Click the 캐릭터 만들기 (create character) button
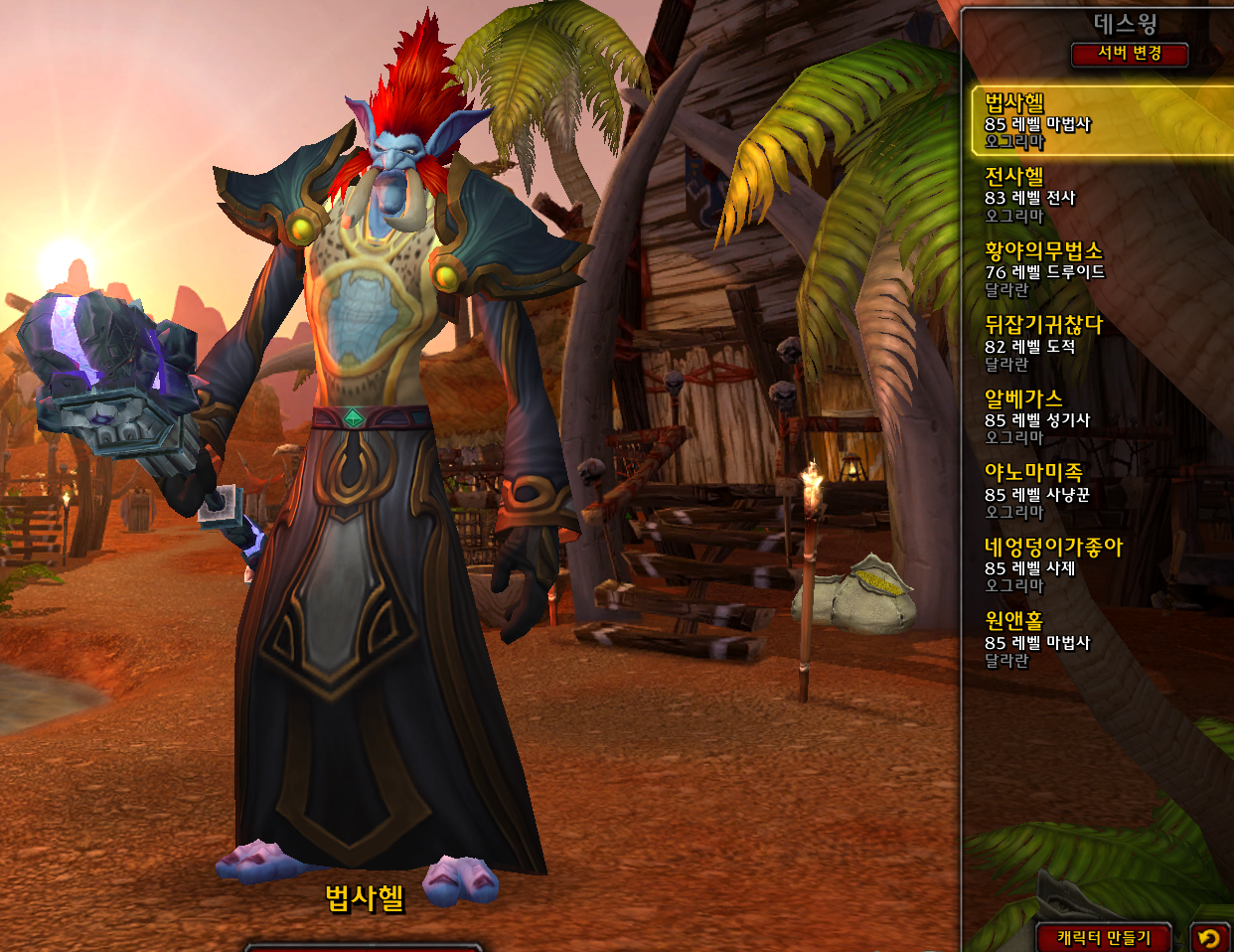This screenshot has width=1234, height=952. [1103, 937]
